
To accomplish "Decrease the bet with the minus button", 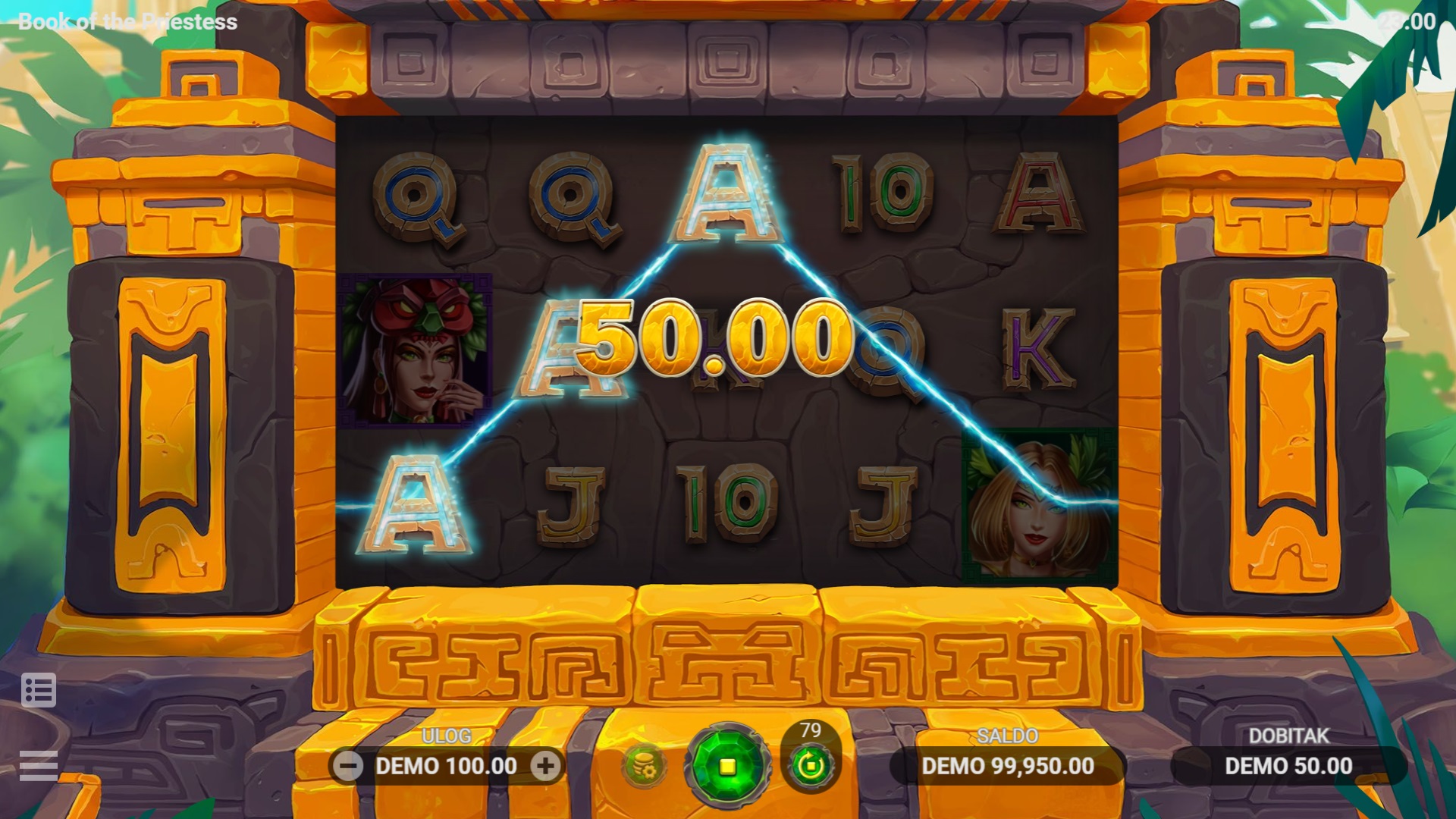I will click(x=348, y=767).
